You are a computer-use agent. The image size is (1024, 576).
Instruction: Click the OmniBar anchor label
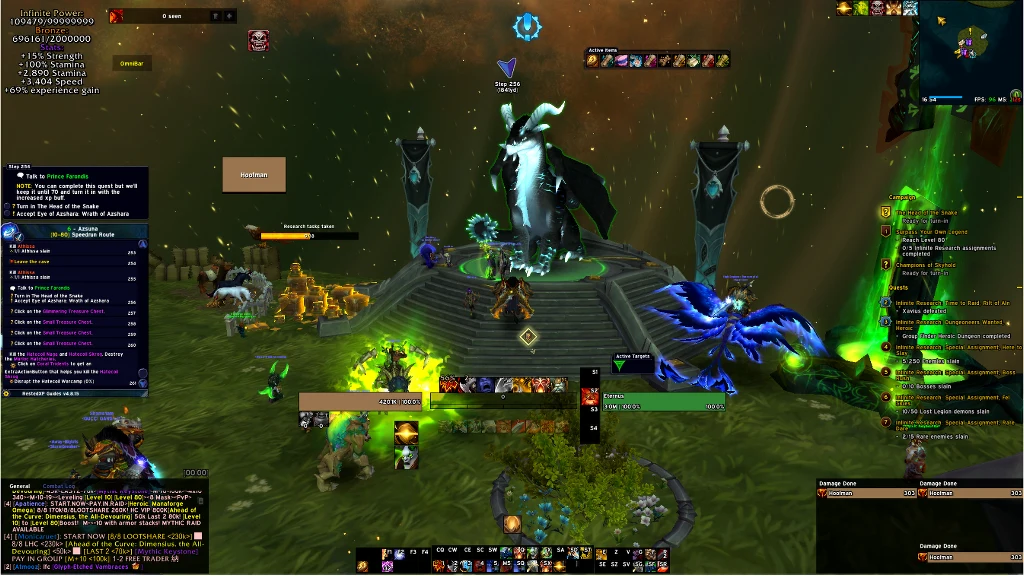click(132, 63)
